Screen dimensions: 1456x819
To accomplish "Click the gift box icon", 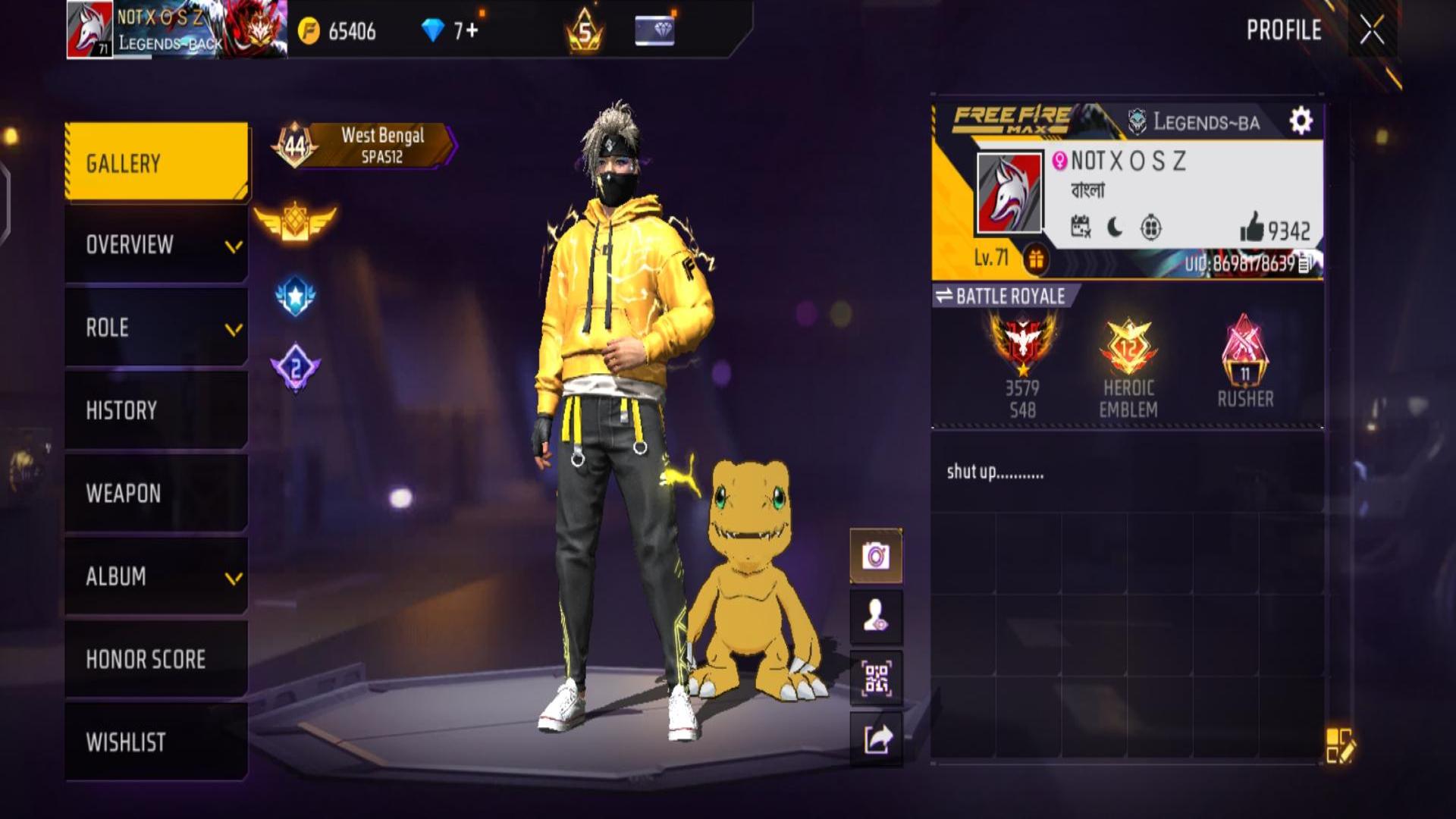I will pos(1036,259).
